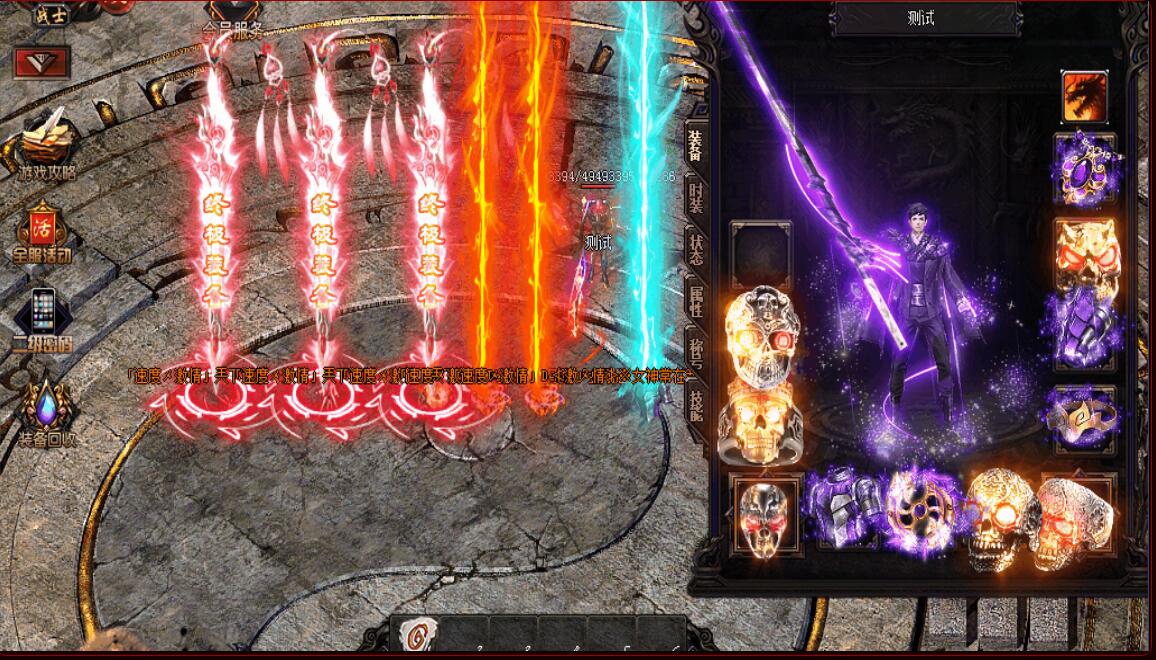1156x660 pixels.
Task: Open the 游戏攻略 game guide icon
Action: [47, 143]
